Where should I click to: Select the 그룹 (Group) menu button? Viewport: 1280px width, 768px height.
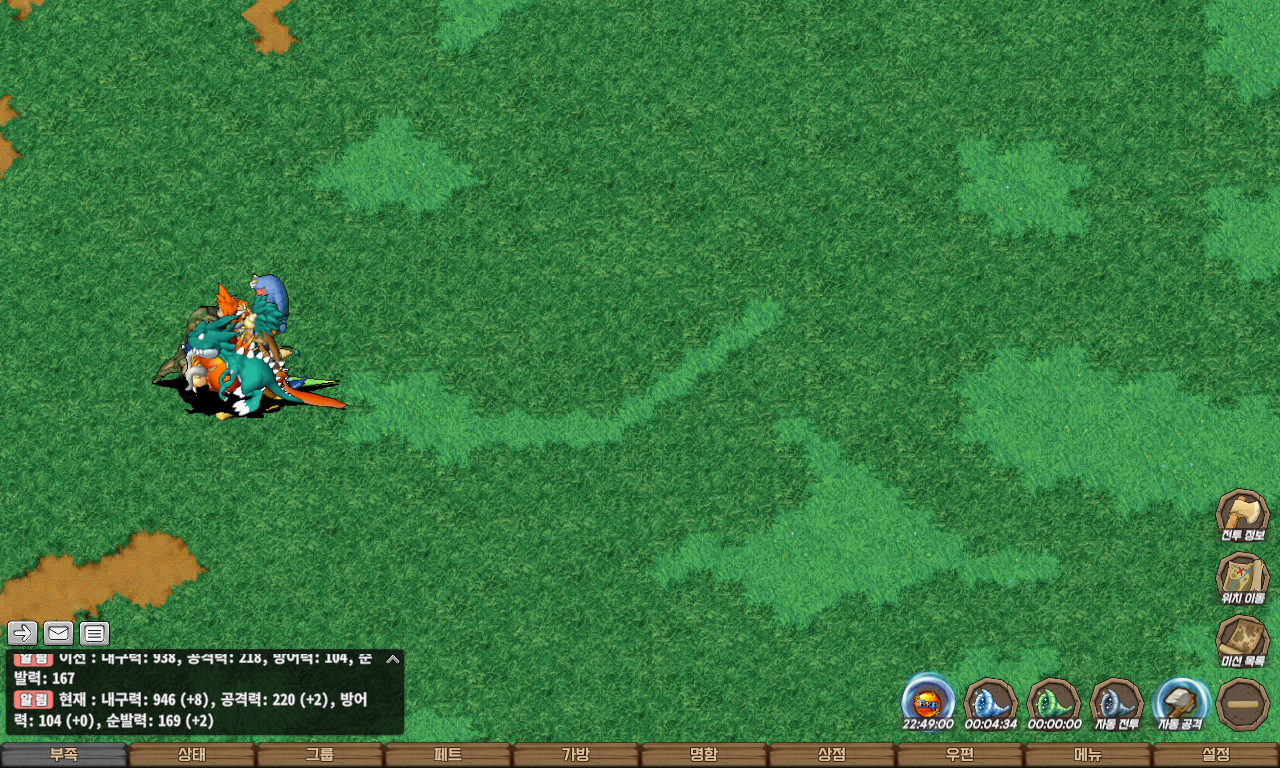(x=320, y=755)
